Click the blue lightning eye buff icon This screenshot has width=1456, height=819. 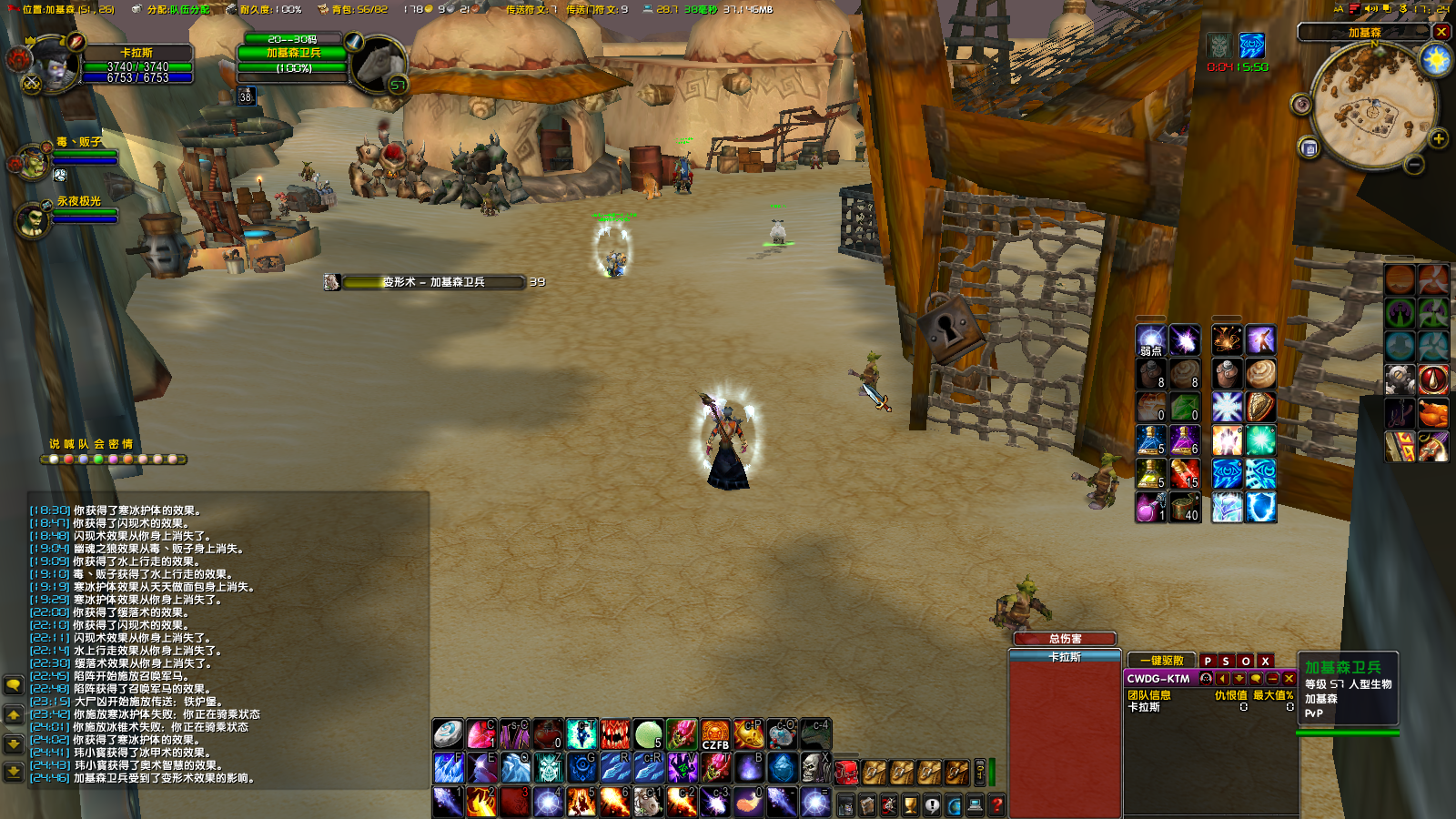[1252, 45]
